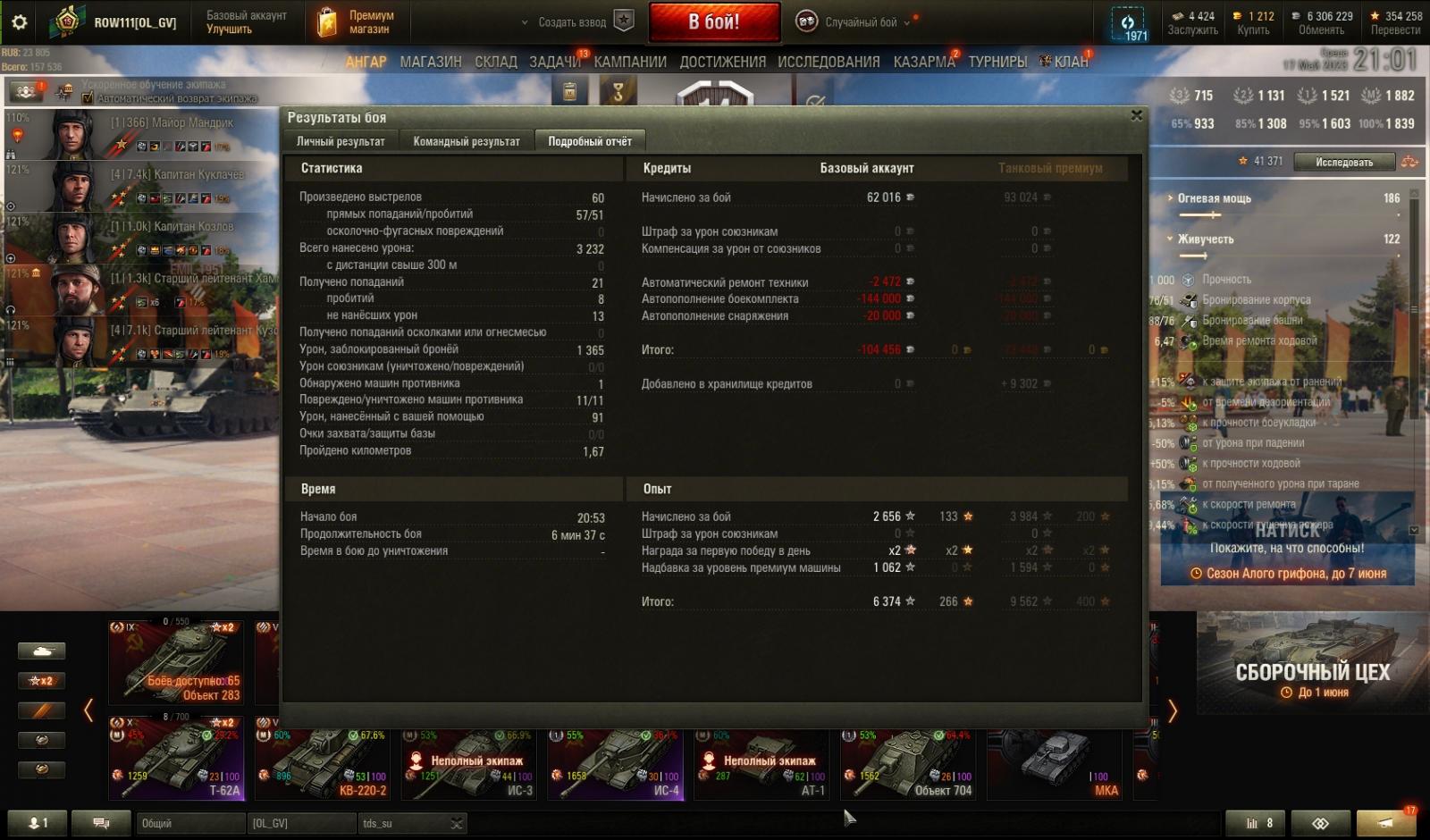Open the Задачи menu
This screenshot has height=840, width=1430.
click(554, 62)
